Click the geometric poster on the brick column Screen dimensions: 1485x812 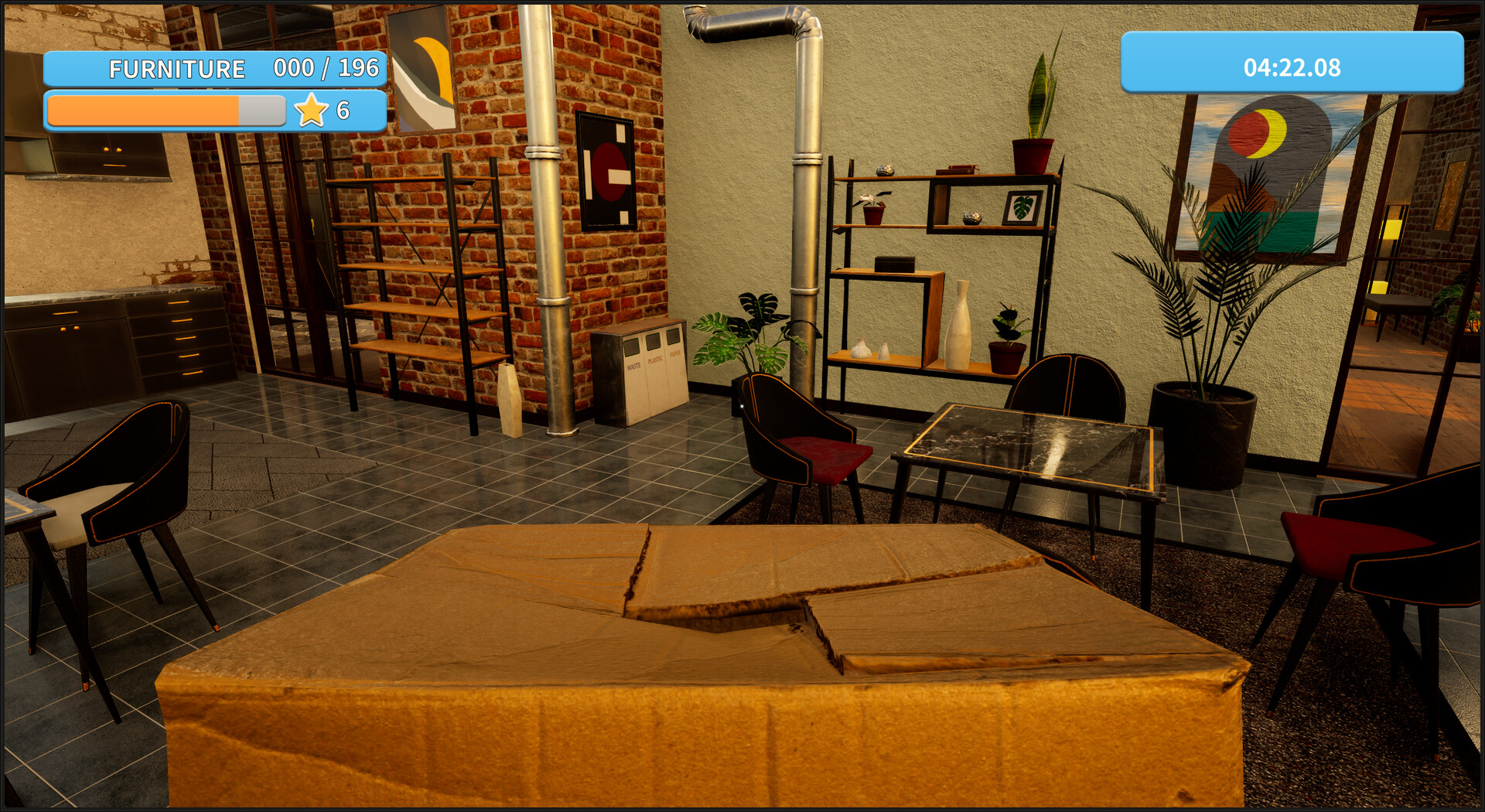(x=606, y=172)
